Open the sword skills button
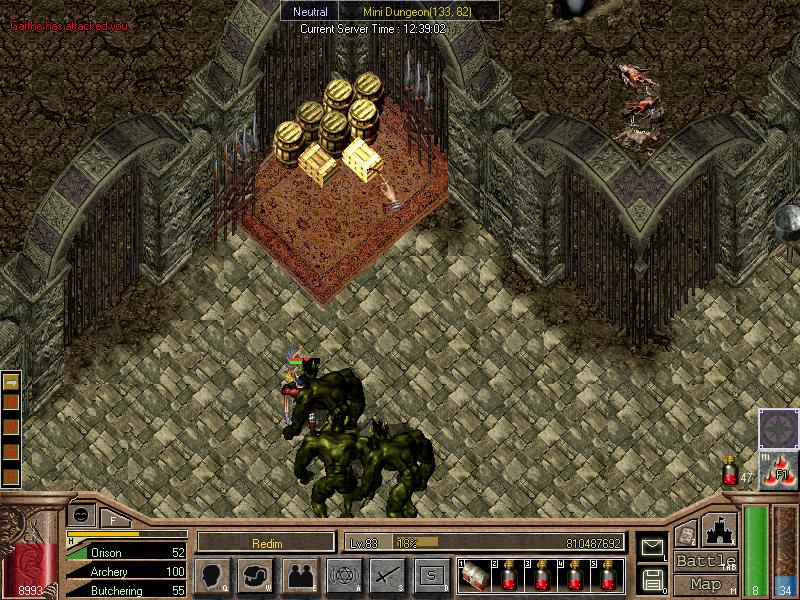This screenshot has height=600, width=800. coord(387,575)
